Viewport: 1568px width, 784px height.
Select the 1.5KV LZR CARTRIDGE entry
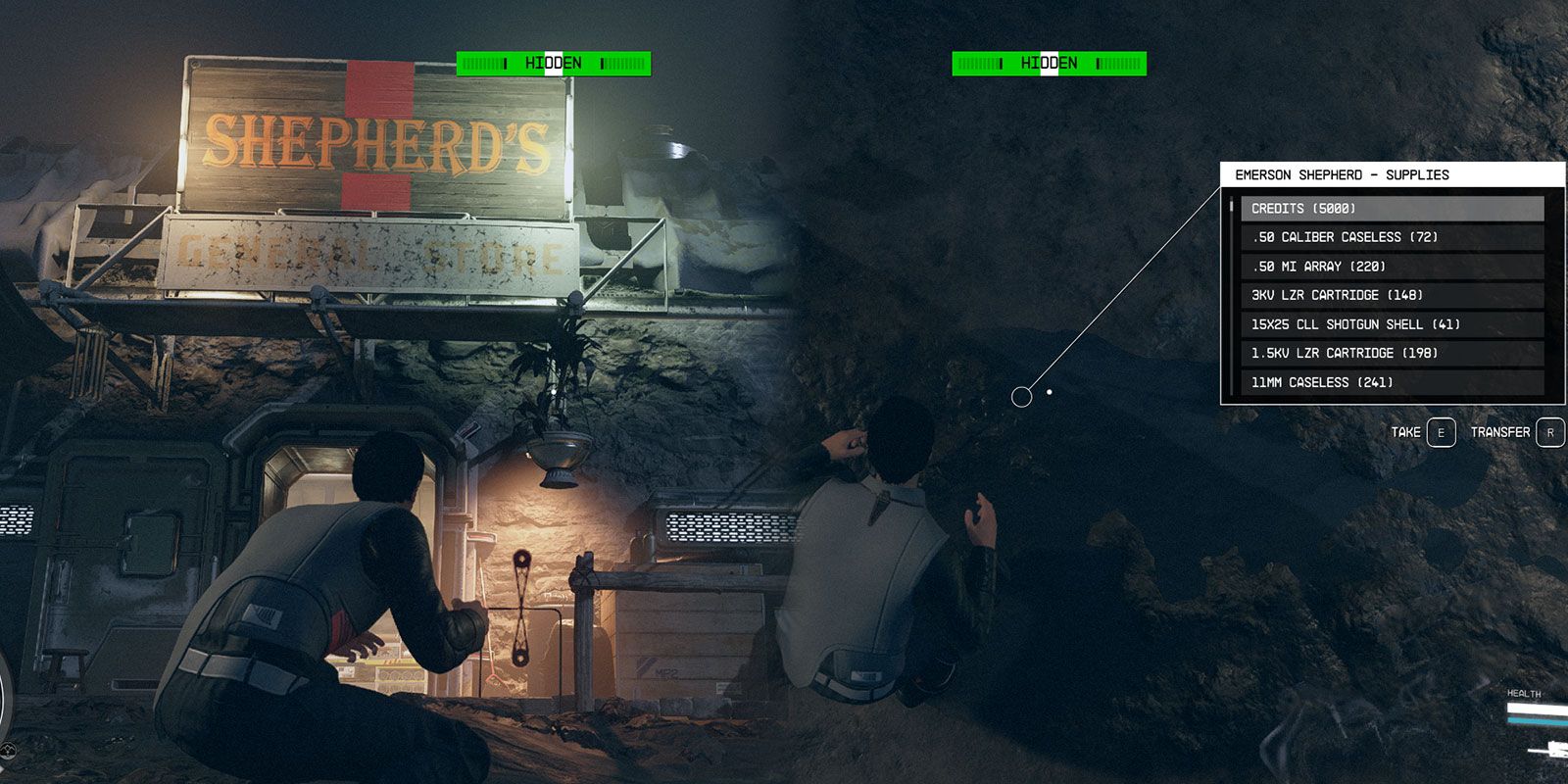click(1392, 353)
